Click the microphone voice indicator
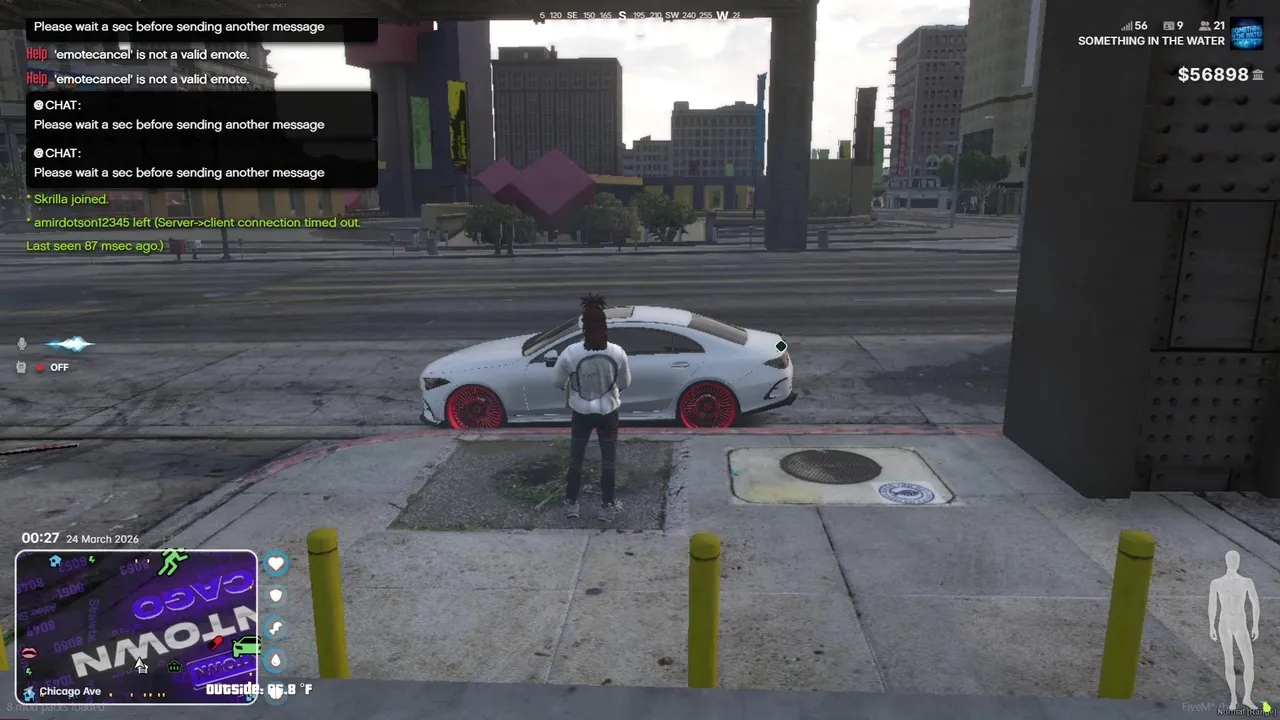Image resolution: width=1280 pixels, height=720 pixels. click(x=22, y=344)
